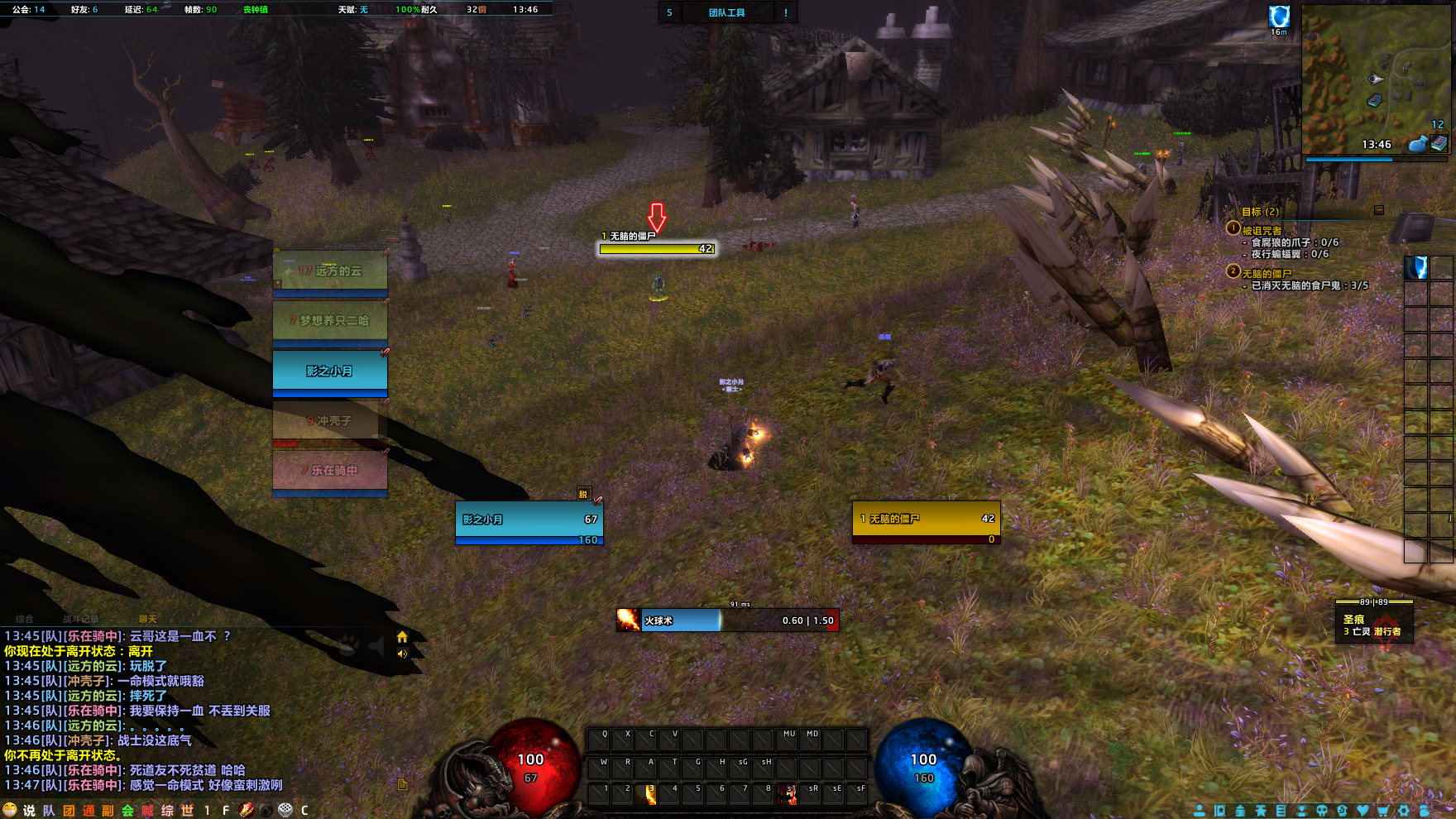Use the red ability in slot s1
Viewport: 1456px width, 819px height.
pyautogui.click(x=788, y=794)
